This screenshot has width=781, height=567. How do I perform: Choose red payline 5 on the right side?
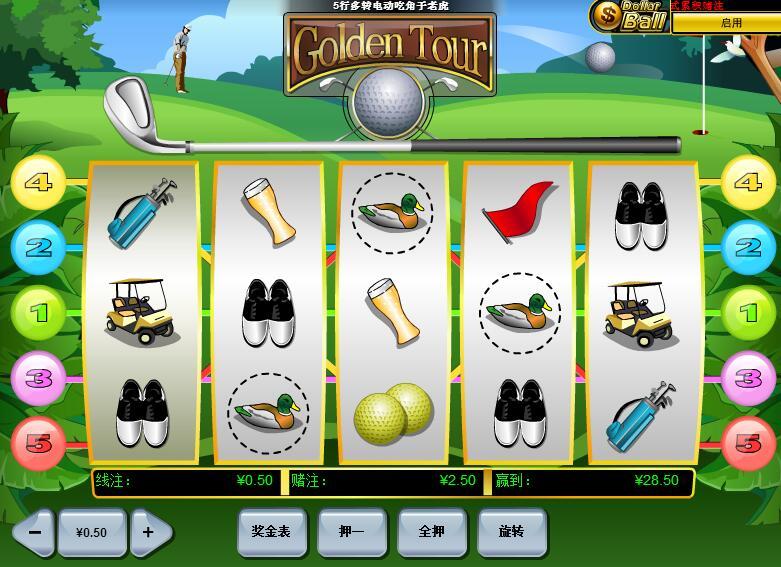point(748,443)
